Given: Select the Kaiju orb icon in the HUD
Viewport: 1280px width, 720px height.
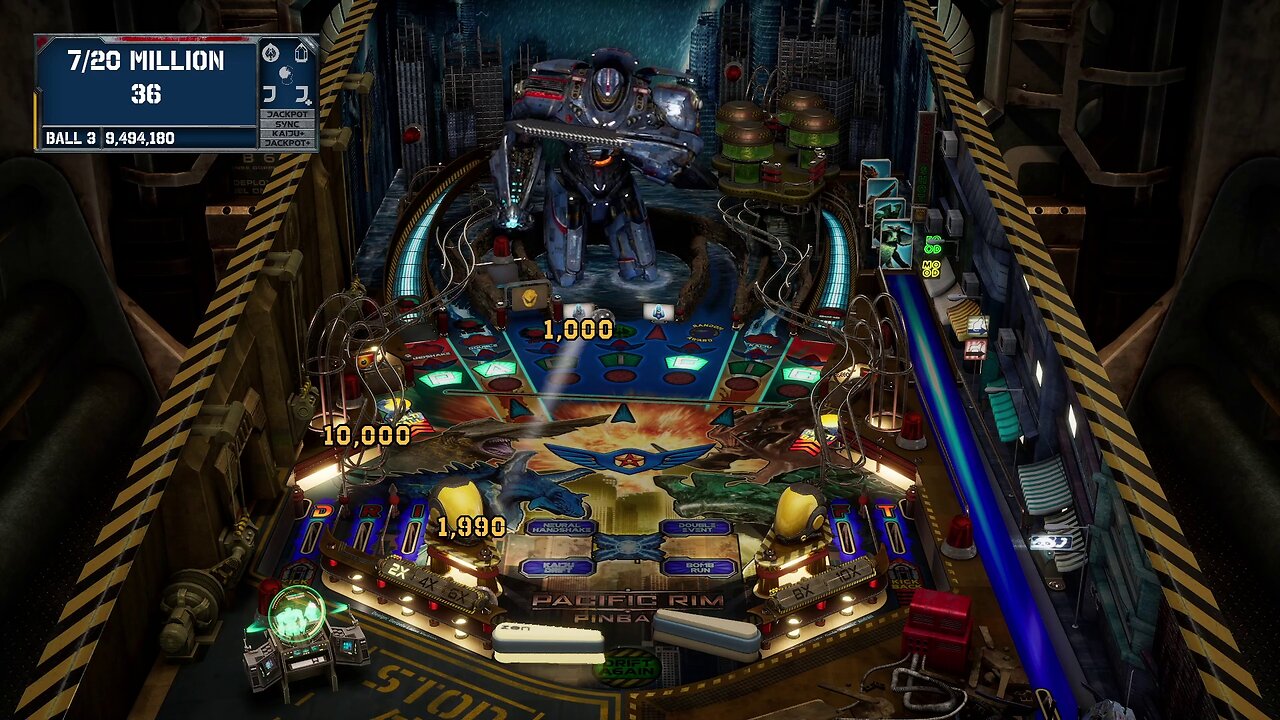Looking at the screenshot, I should (286, 75).
